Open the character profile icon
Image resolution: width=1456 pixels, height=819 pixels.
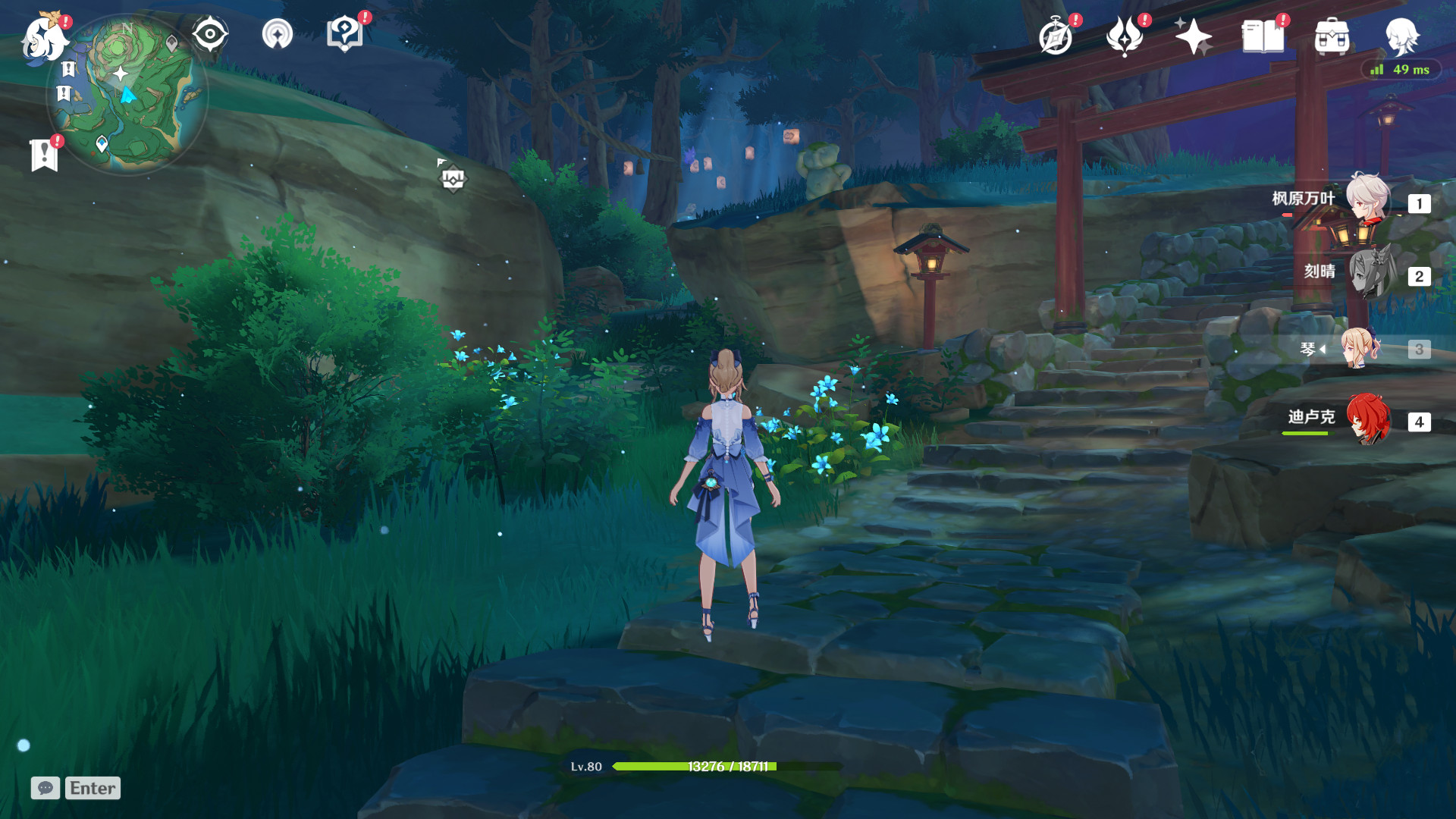[1401, 35]
